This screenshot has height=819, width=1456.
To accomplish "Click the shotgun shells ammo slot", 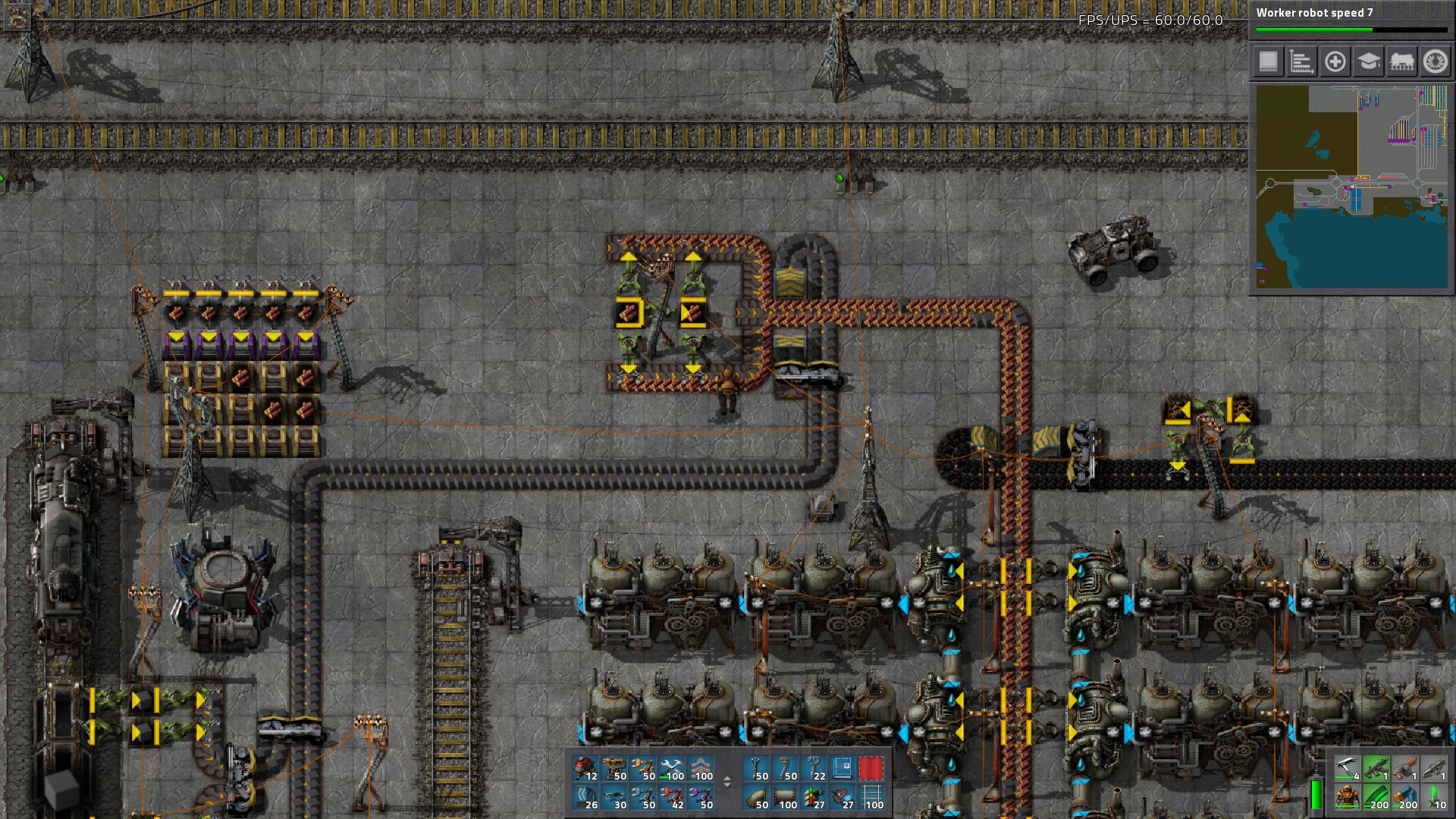I will coord(1405,796).
